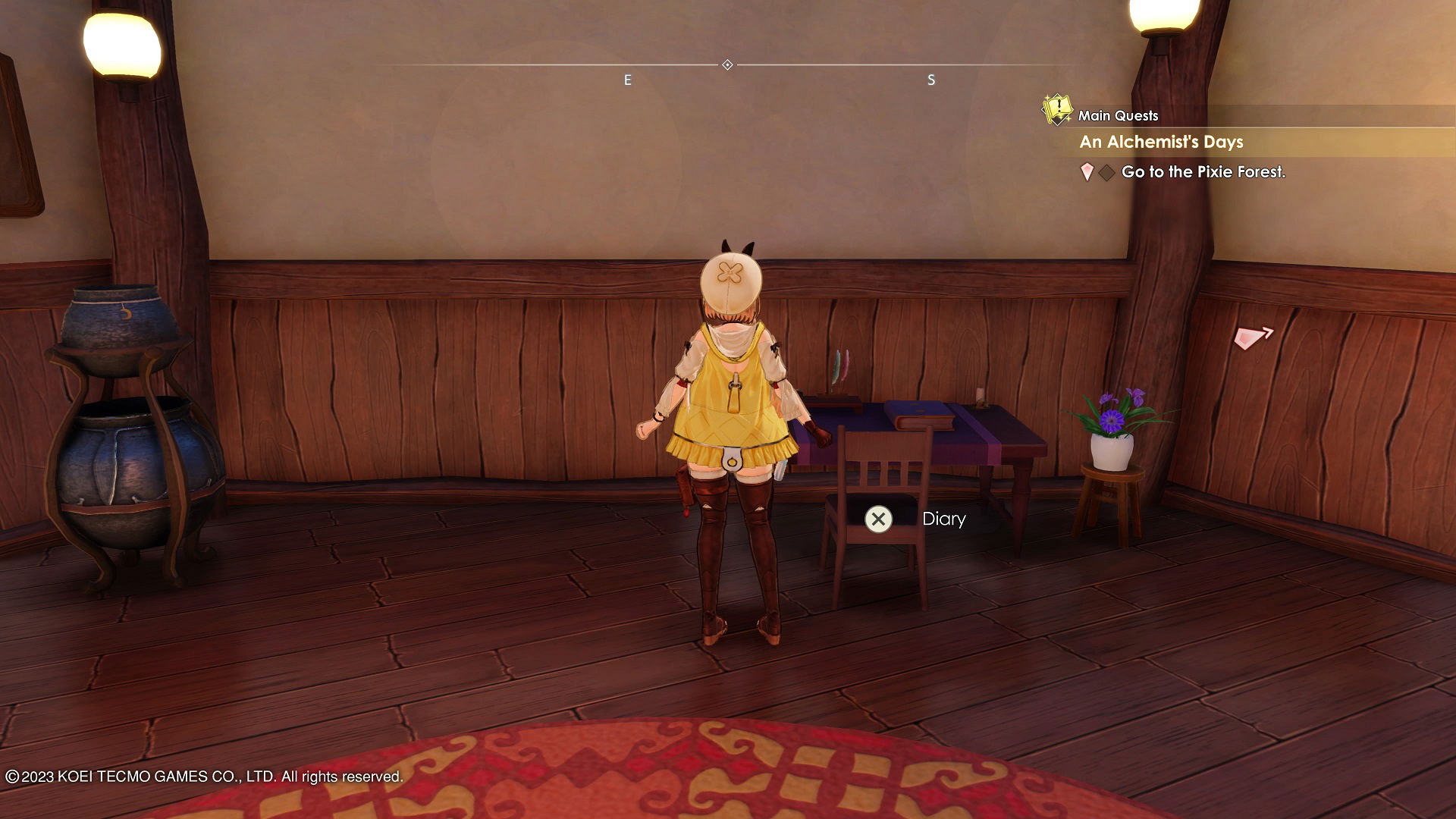Image resolution: width=1456 pixels, height=819 pixels.
Task: Select the An Alchemist's Days quest title
Action: [1161, 142]
